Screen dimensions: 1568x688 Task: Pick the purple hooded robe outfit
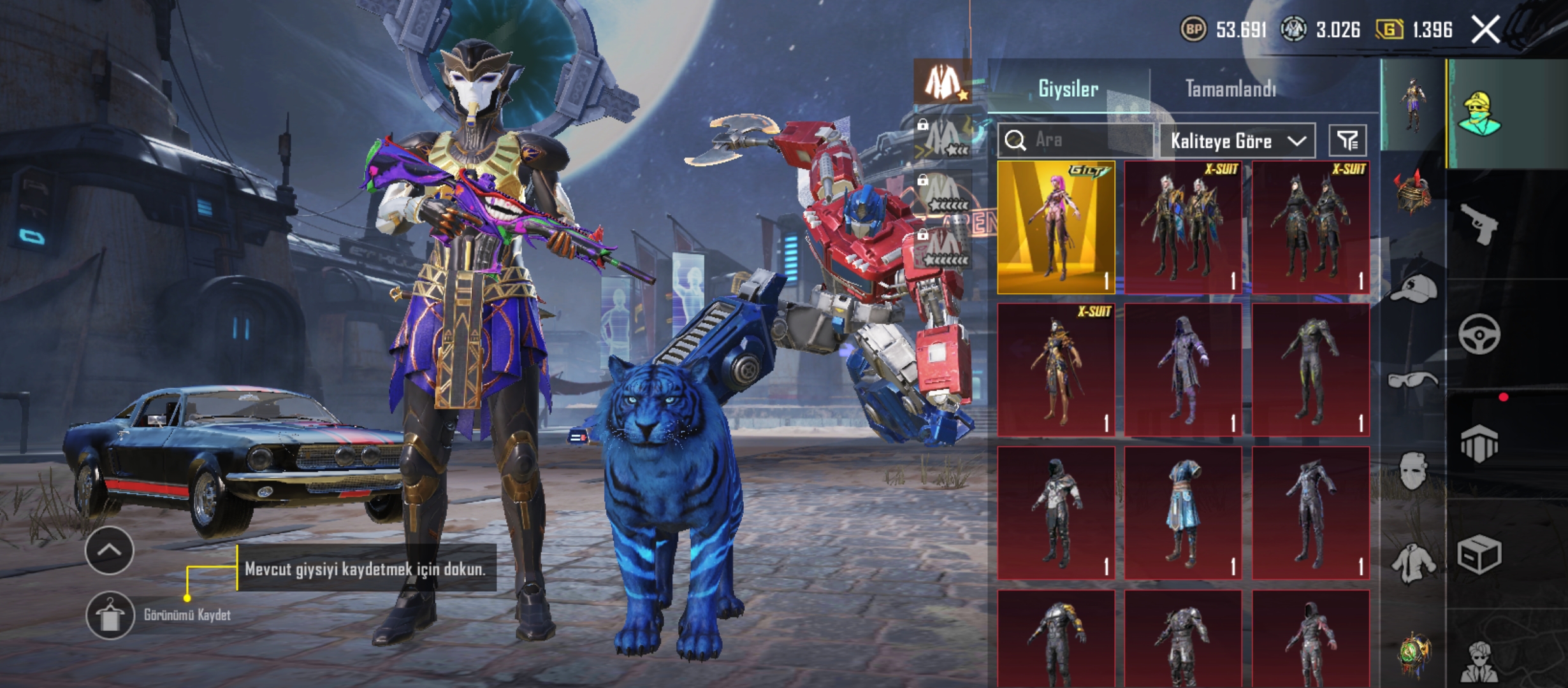pos(1183,370)
